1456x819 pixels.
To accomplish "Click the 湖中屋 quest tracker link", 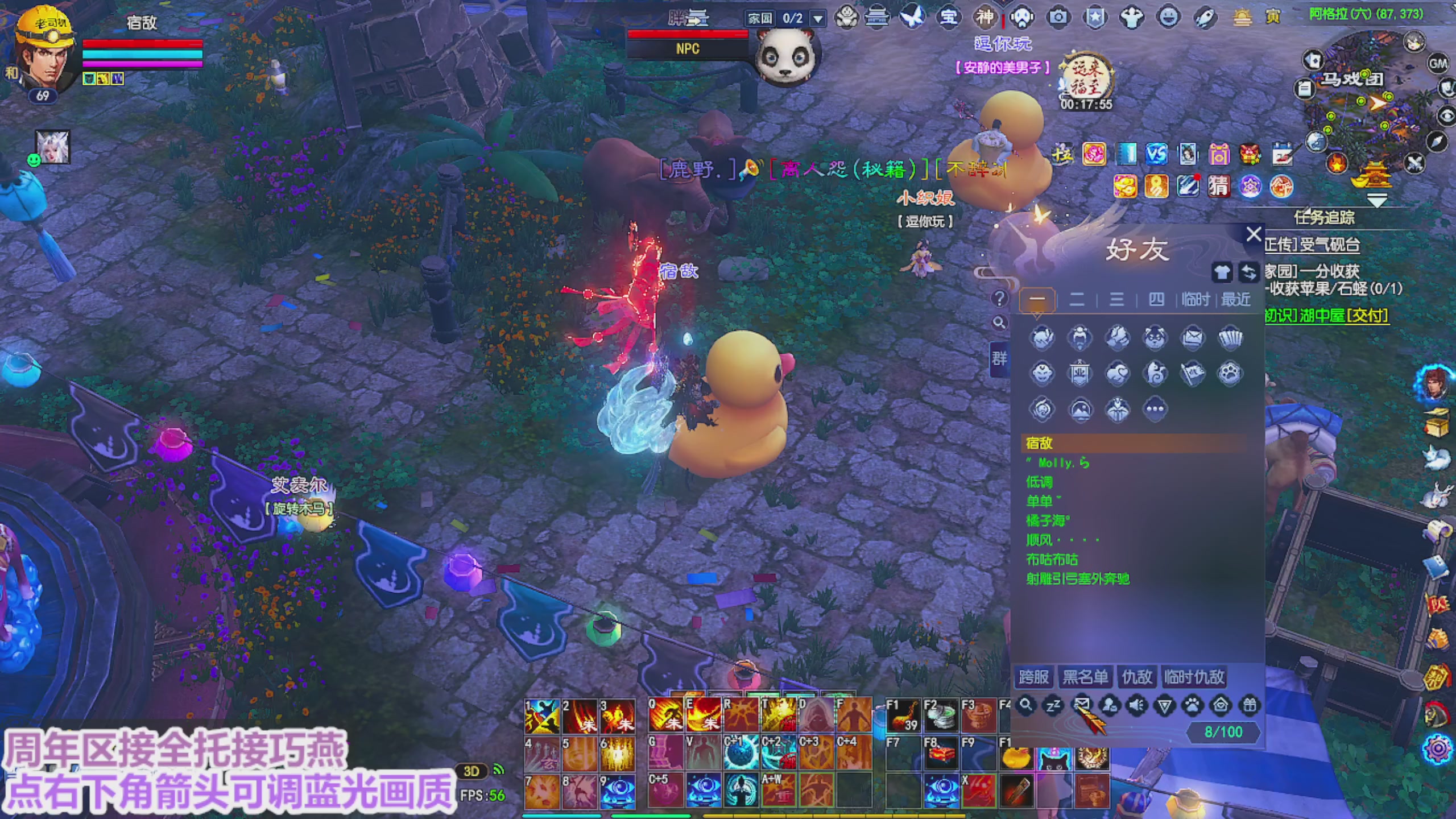I will (x=1326, y=316).
